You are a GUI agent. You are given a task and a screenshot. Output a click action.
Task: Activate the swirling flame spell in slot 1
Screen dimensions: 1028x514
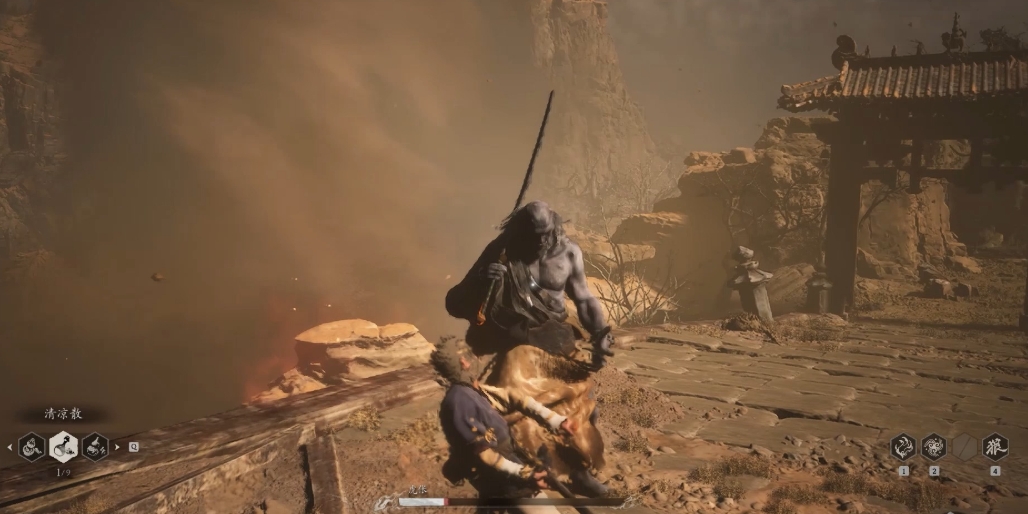point(903,447)
